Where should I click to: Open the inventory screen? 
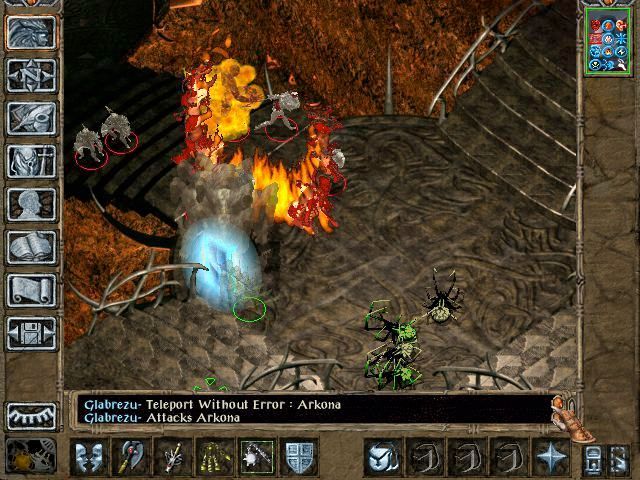click(31, 161)
